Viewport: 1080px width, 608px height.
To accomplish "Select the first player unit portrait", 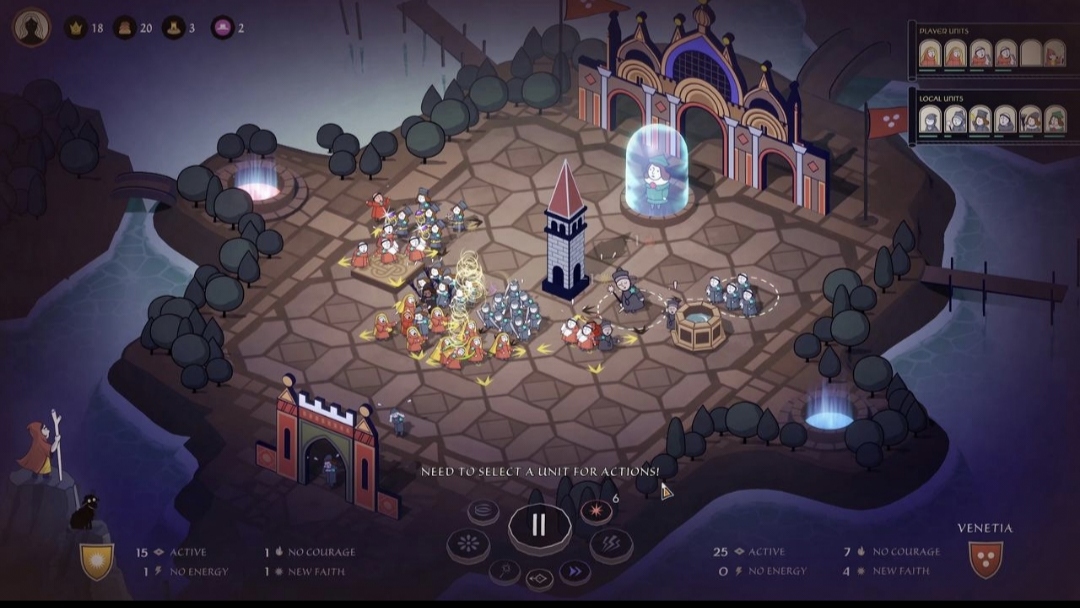I will point(930,54).
